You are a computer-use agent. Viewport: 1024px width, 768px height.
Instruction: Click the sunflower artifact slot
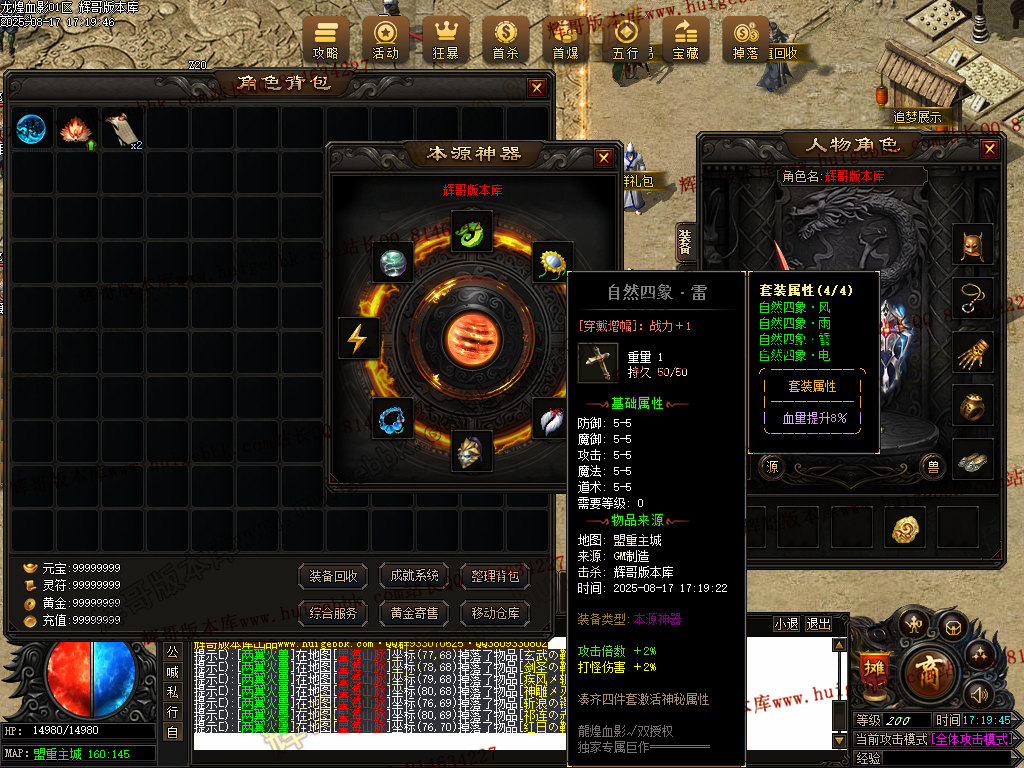pyautogui.click(x=551, y=263)
